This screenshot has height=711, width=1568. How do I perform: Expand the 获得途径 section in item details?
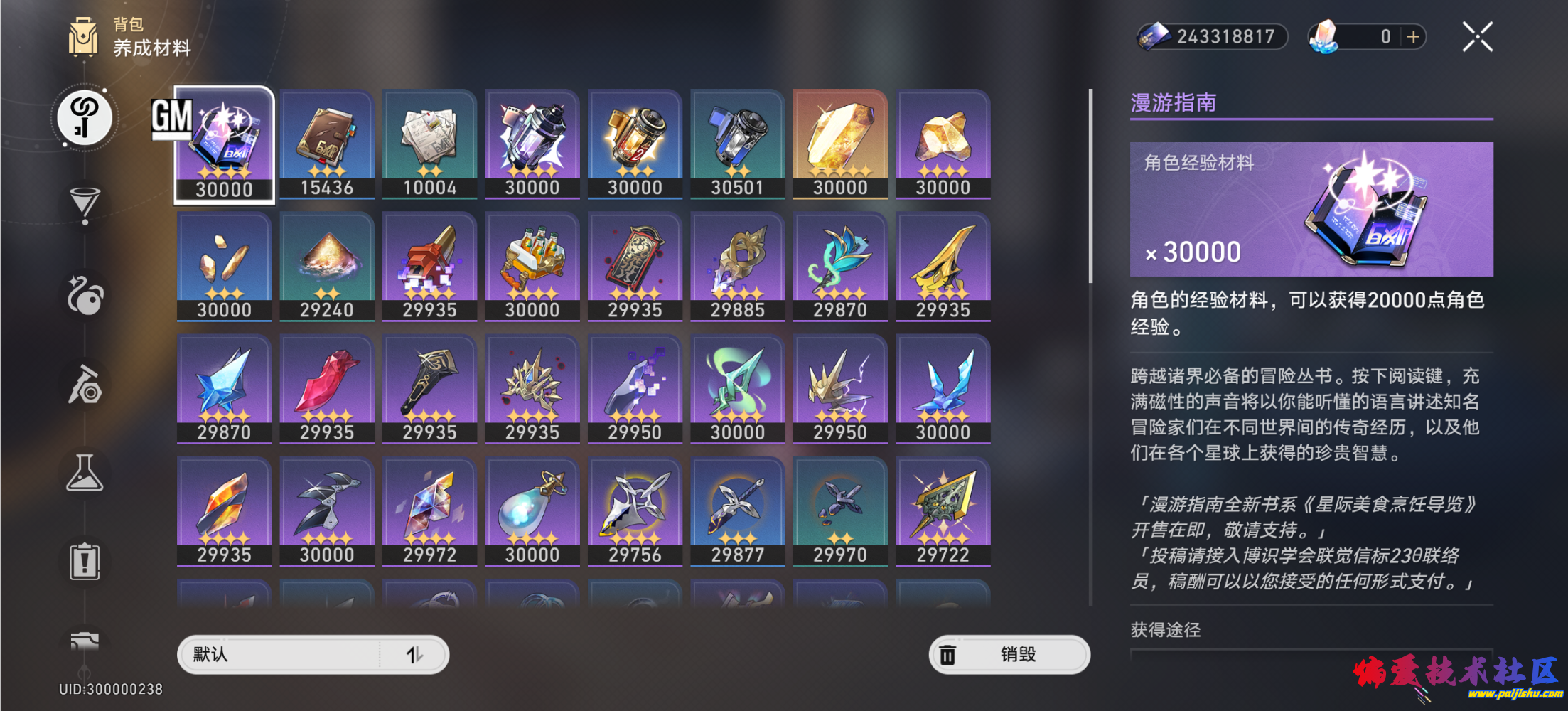pyautogui.click(x=1164, y=631)
